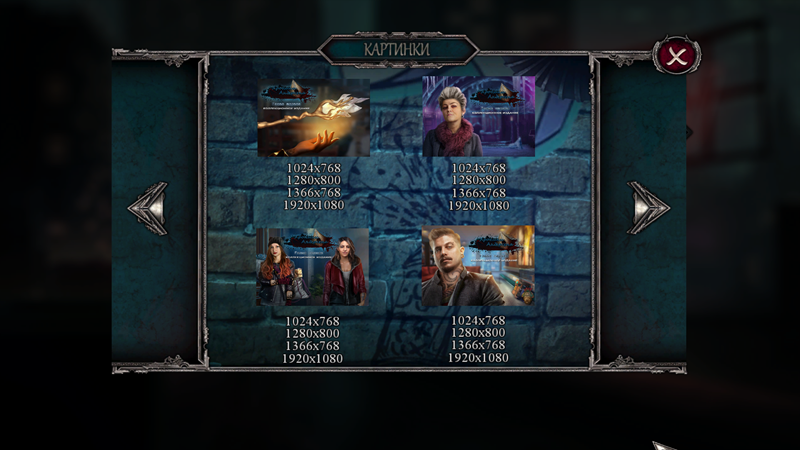Choose the gray-haired woman wallpaper thumbnail
Image resolution: width=800 pixels, height=450 pixels.
tap(478, 116)
